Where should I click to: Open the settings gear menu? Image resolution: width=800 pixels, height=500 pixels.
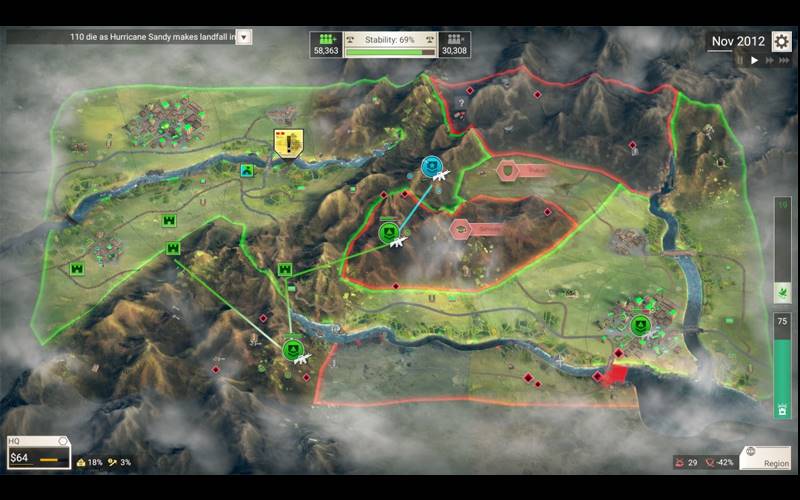781,42
